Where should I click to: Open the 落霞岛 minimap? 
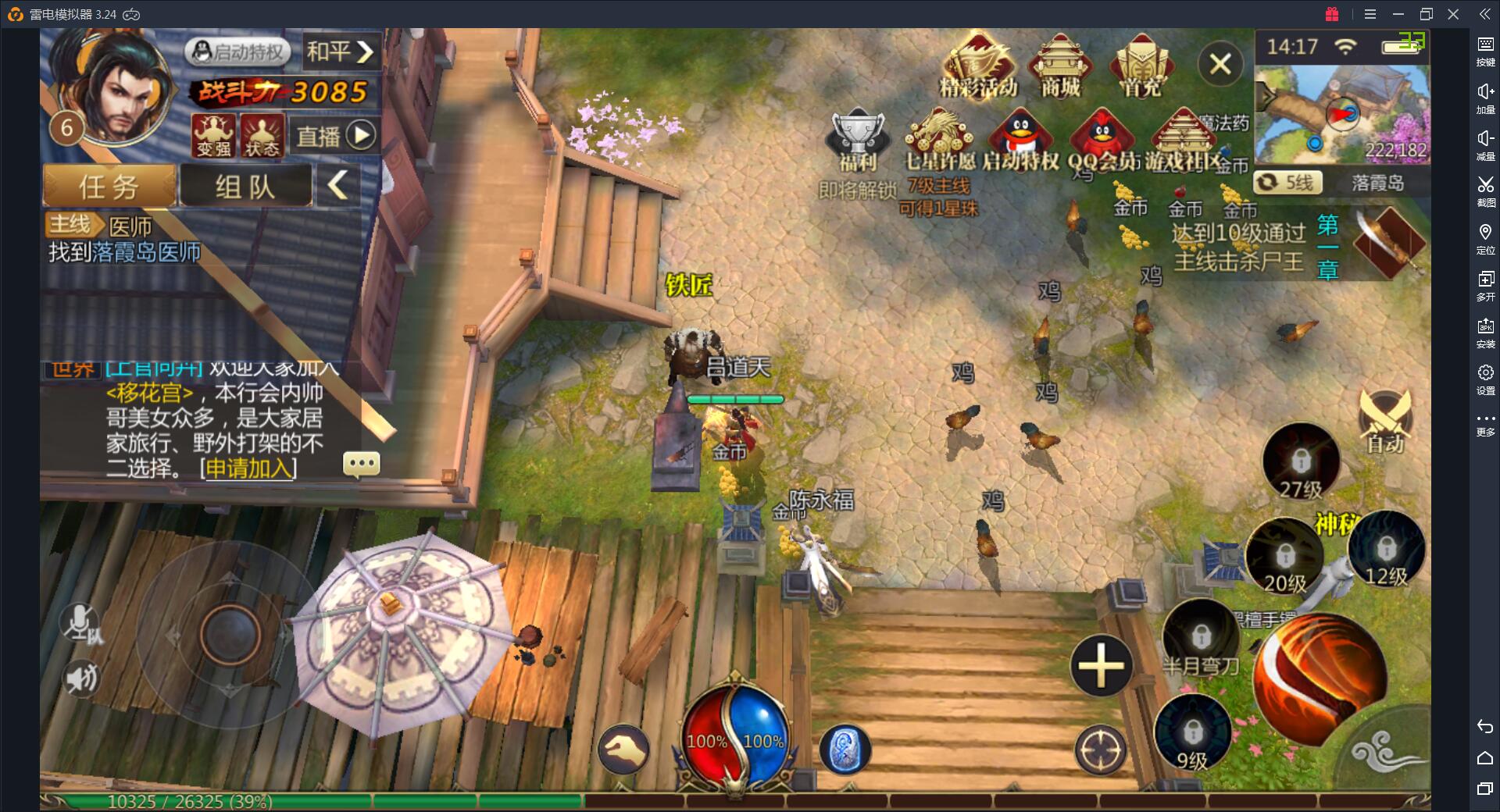click(1342, 114)
